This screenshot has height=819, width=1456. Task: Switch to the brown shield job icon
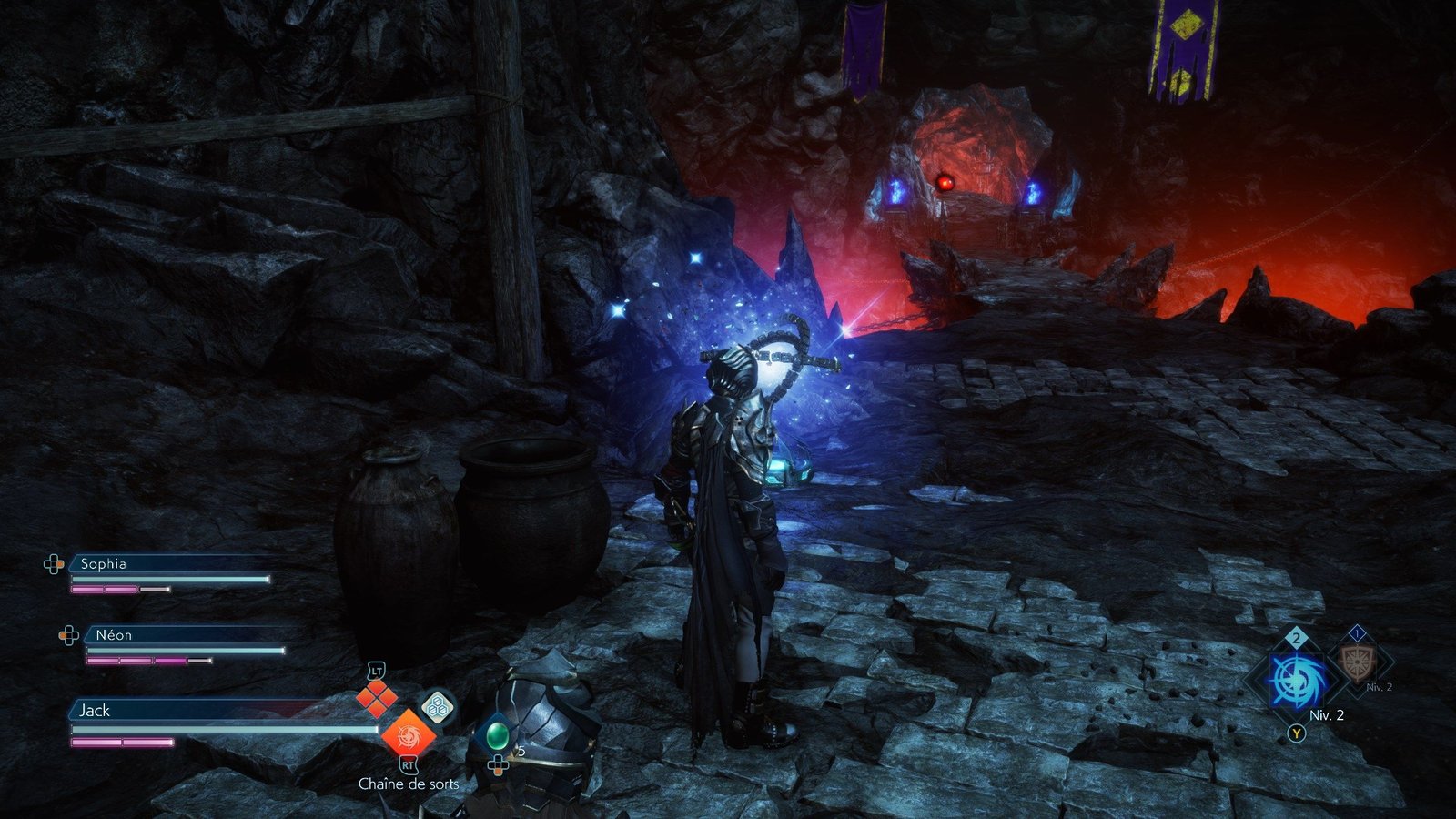coord(1355,663)
